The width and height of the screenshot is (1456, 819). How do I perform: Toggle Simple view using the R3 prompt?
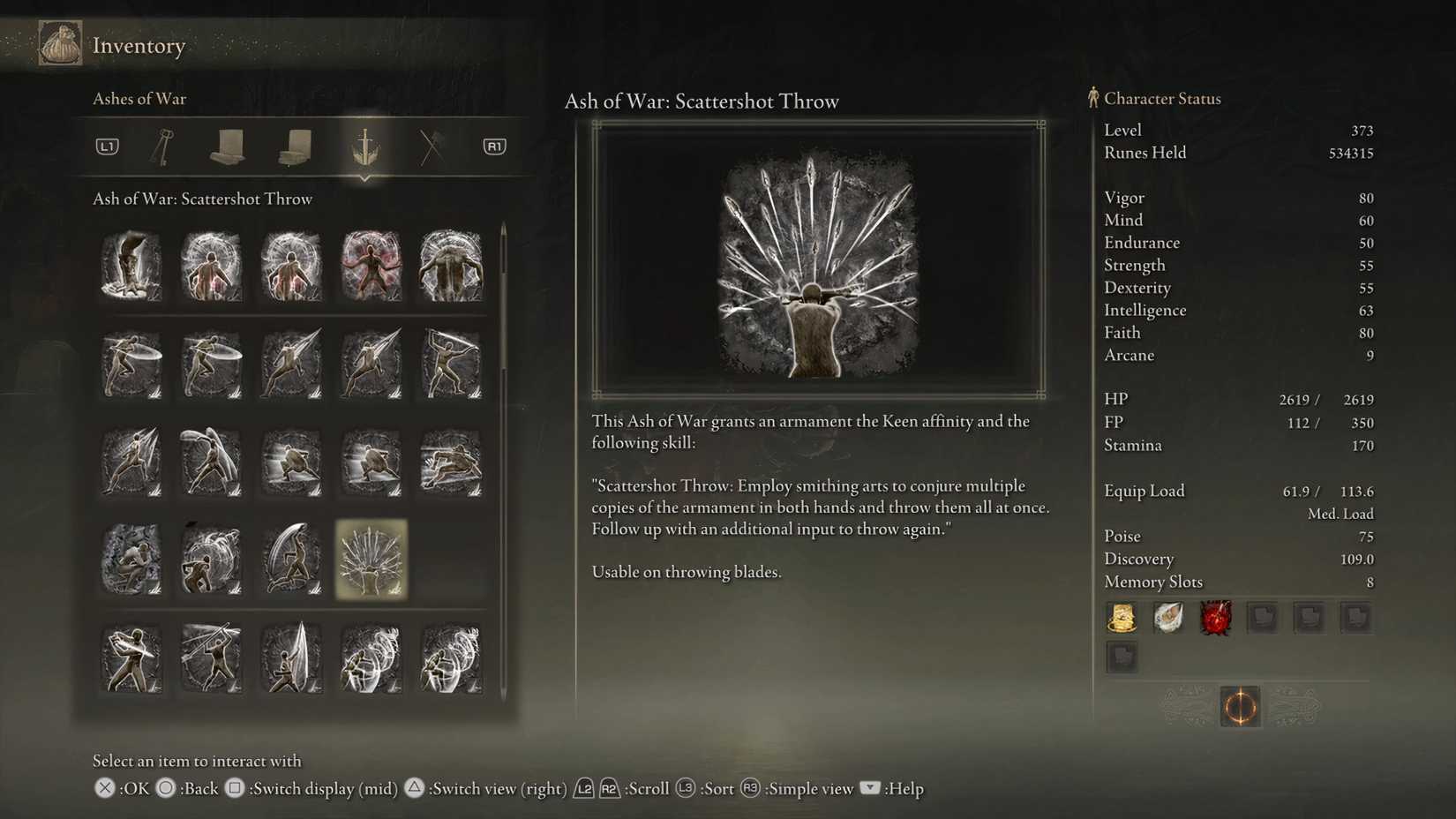point(749,788)
